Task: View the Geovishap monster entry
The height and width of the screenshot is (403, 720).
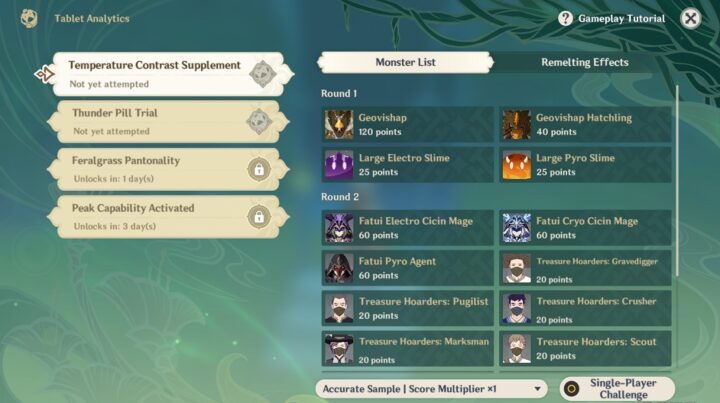Action: (x=407, y=124)
